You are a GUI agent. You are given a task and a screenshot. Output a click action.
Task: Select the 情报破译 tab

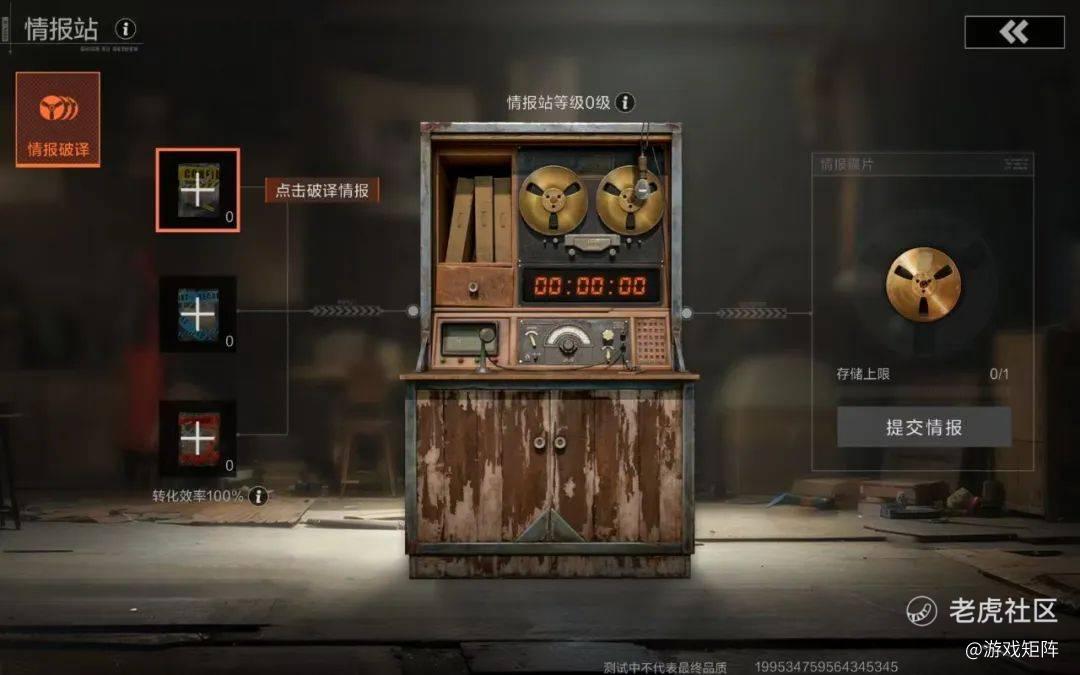tap(58, 119)
